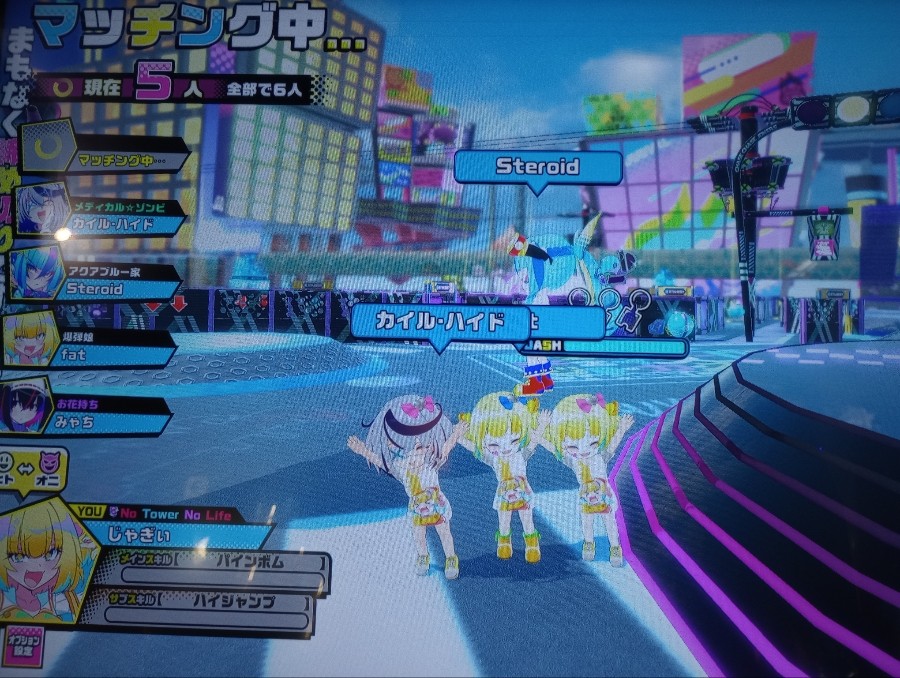Click the Steroid name tag bubble
The width and height of the screenshot is (900, 678).
[x=538, y=166]
